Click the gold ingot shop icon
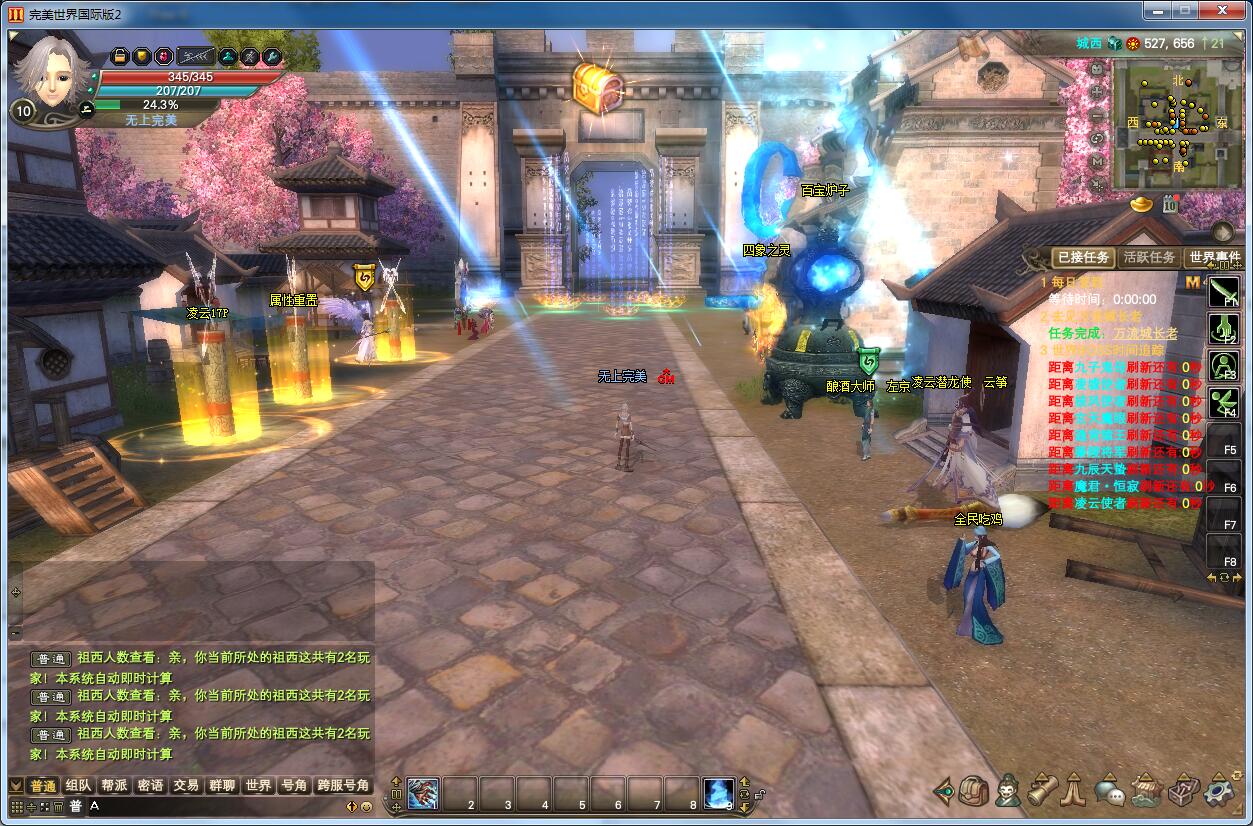The image size is (1253, 826). 1142,204
